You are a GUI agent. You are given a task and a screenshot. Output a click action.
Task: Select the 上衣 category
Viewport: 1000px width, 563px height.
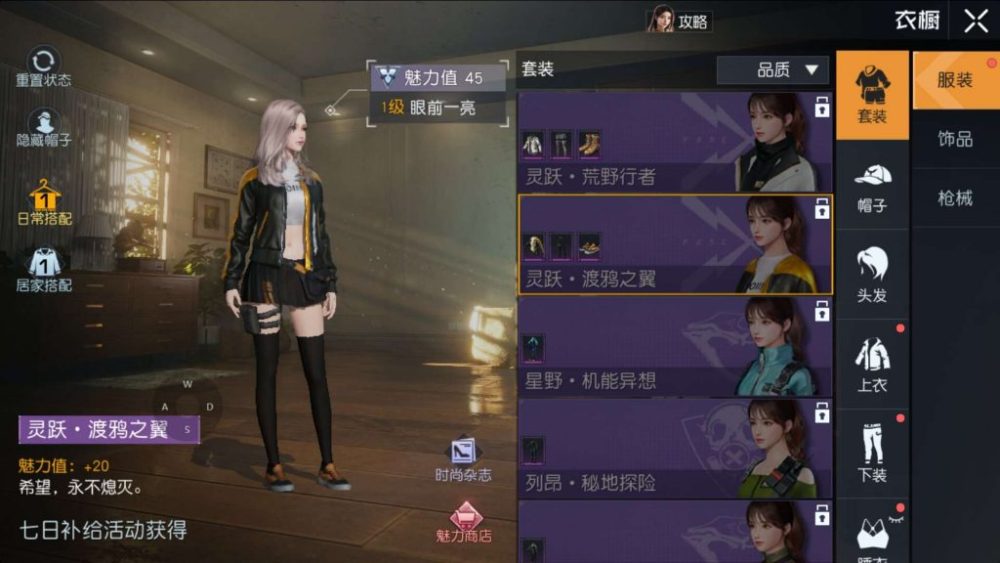(x=872, y=364)
